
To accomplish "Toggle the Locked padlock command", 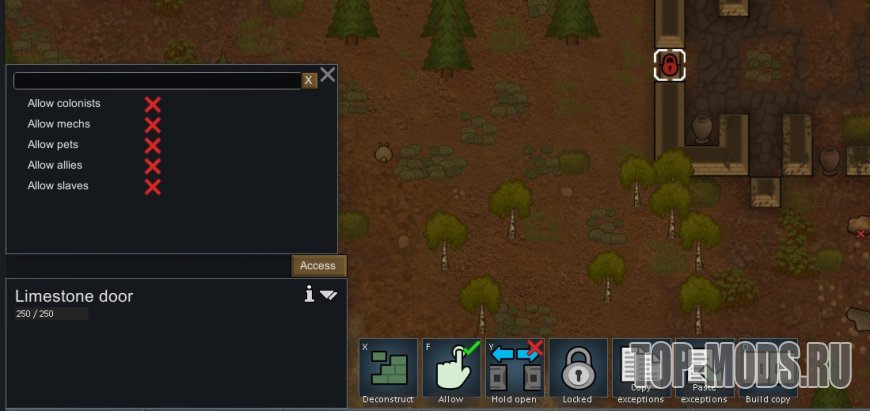I will point(577,368).
